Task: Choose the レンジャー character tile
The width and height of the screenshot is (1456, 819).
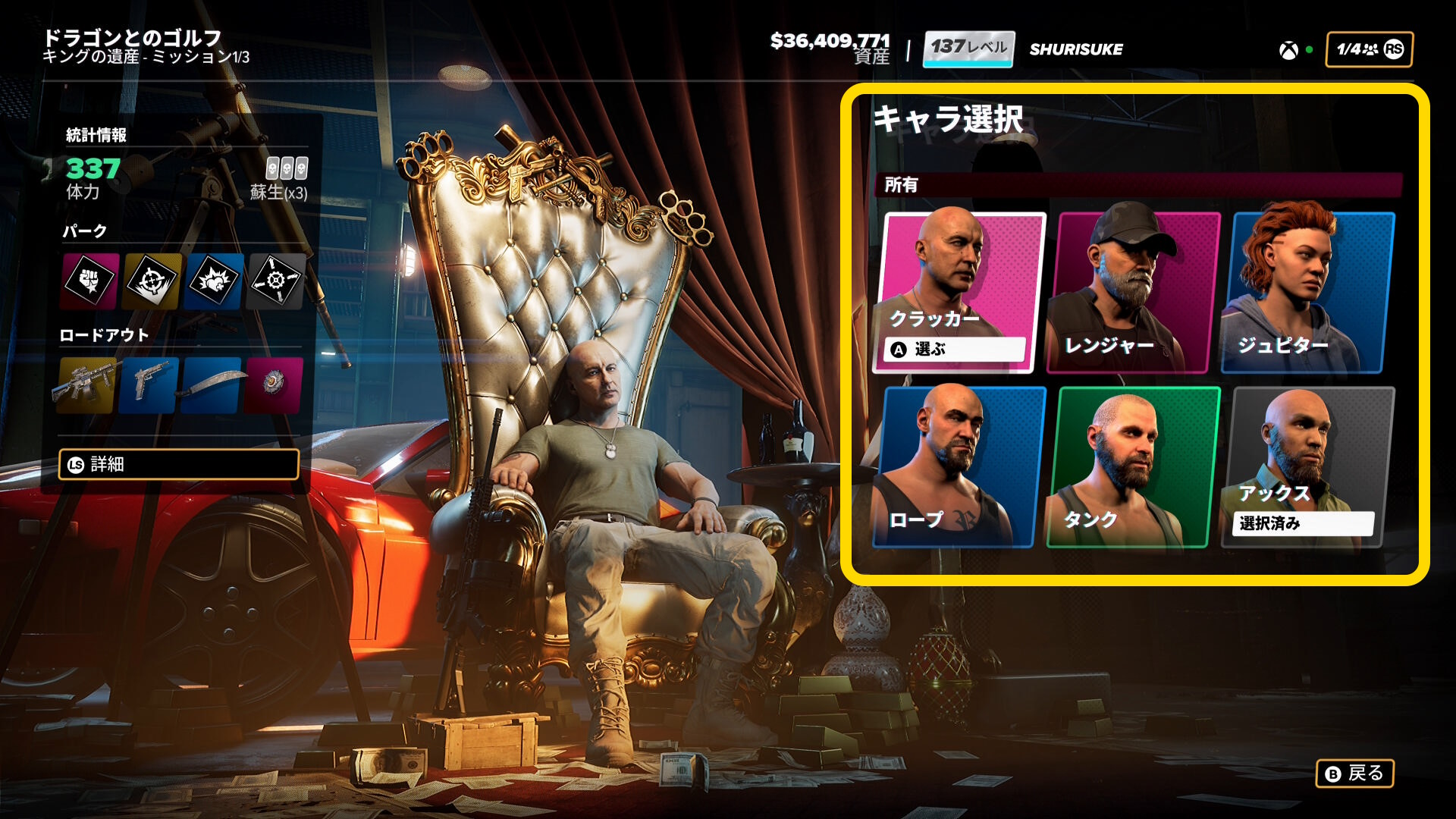Action: [1133, 293]
